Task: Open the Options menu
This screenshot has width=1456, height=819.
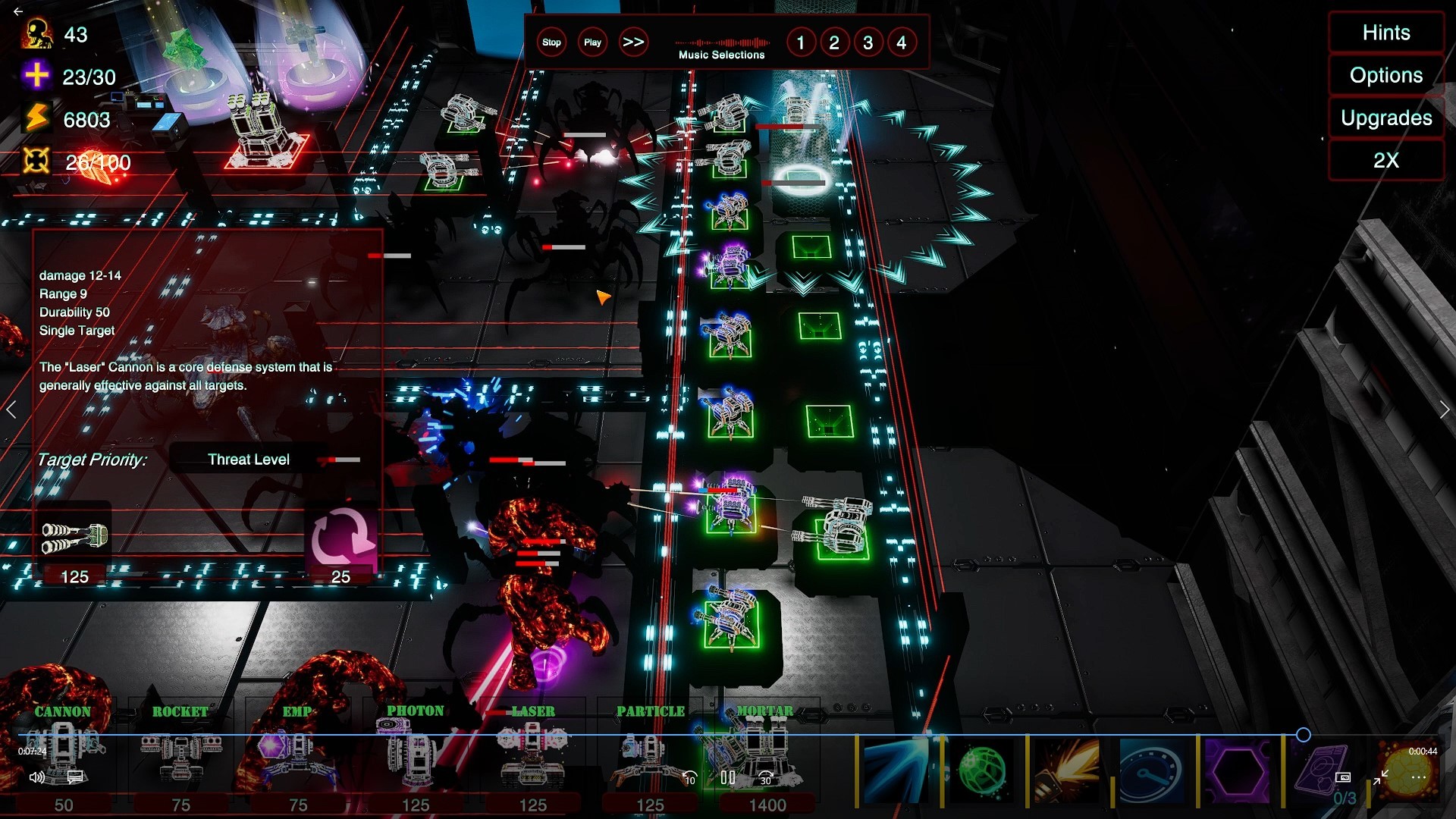Action: tap(1385, 75)
